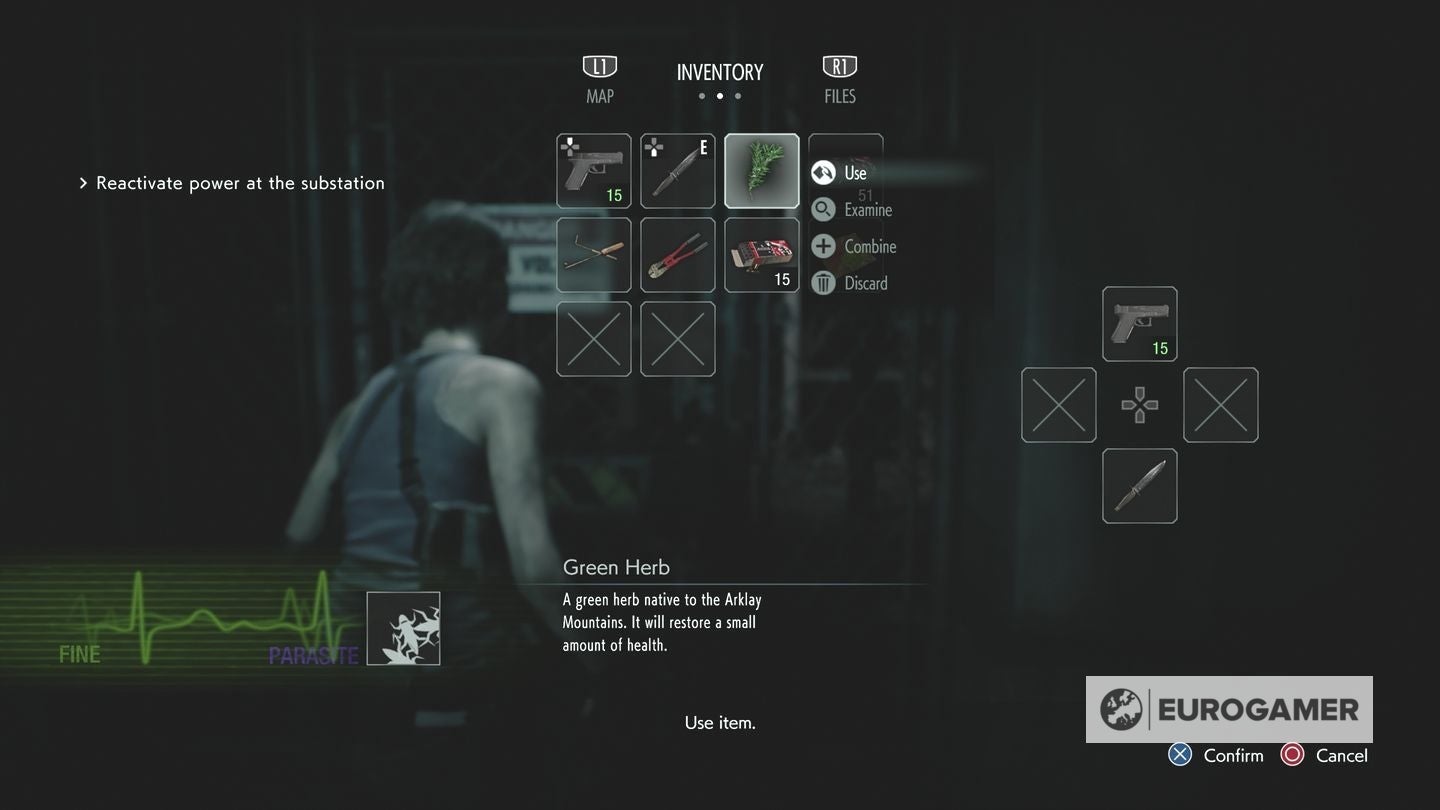Click the bolt cutters item slot
The height and width of the screenshot is (810, 1440).
click(x=678, y=255)
